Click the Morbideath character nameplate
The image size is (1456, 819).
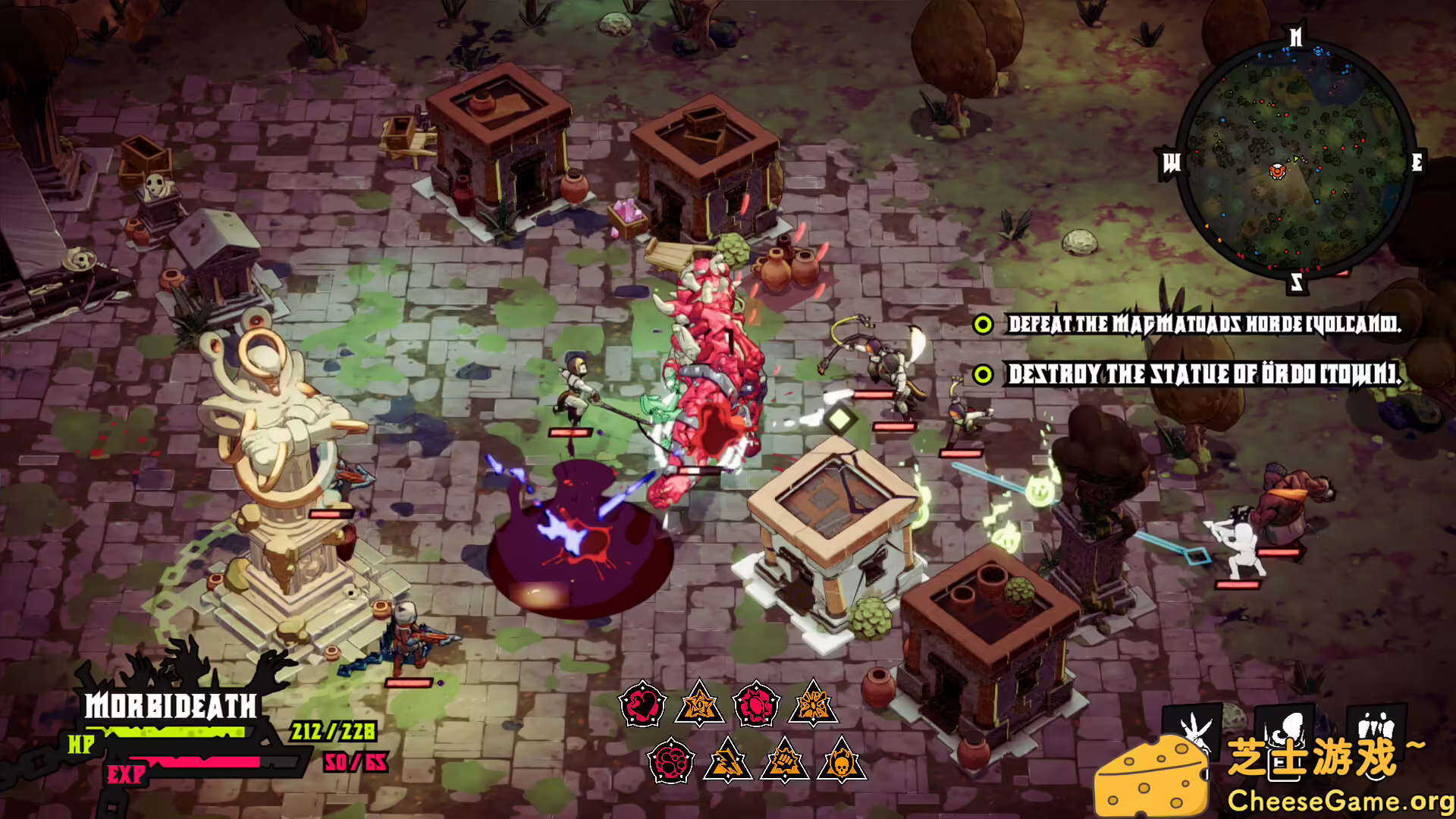click(171, 706)
